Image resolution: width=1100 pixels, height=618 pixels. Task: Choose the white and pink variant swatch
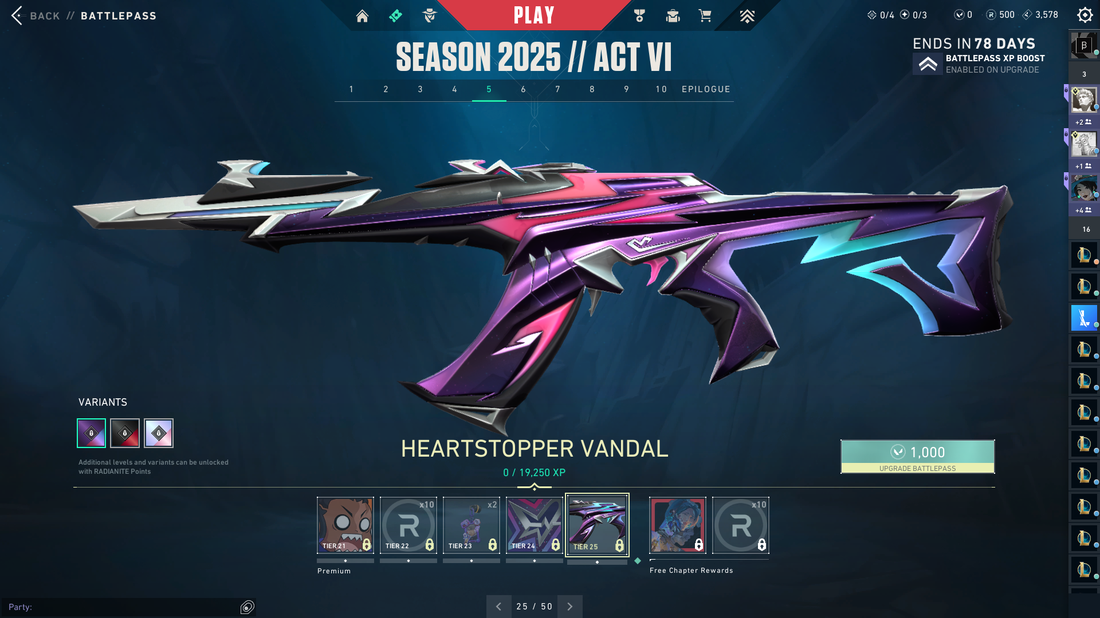pos(159,433)
